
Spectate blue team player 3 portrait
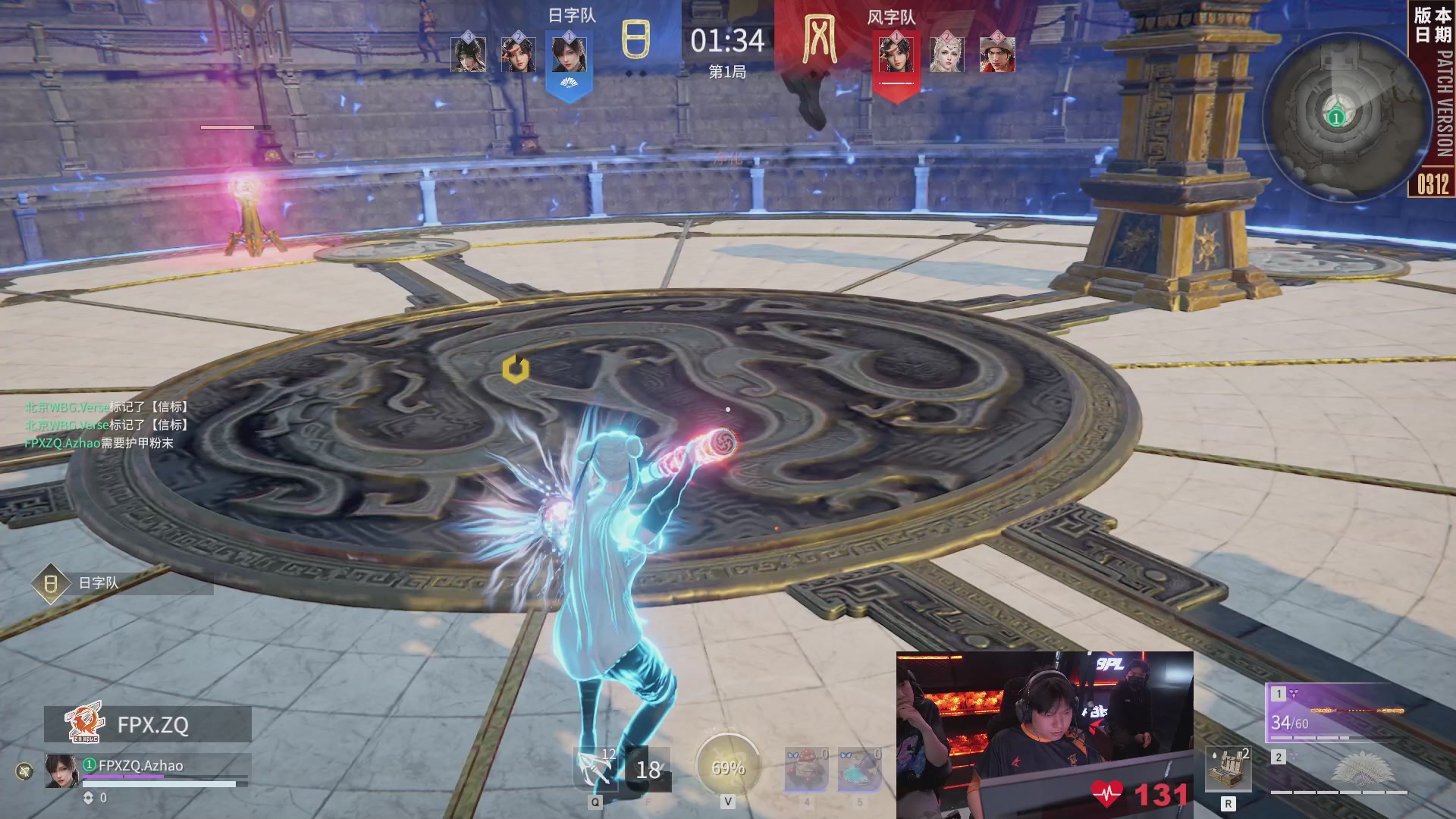[469, 55]
